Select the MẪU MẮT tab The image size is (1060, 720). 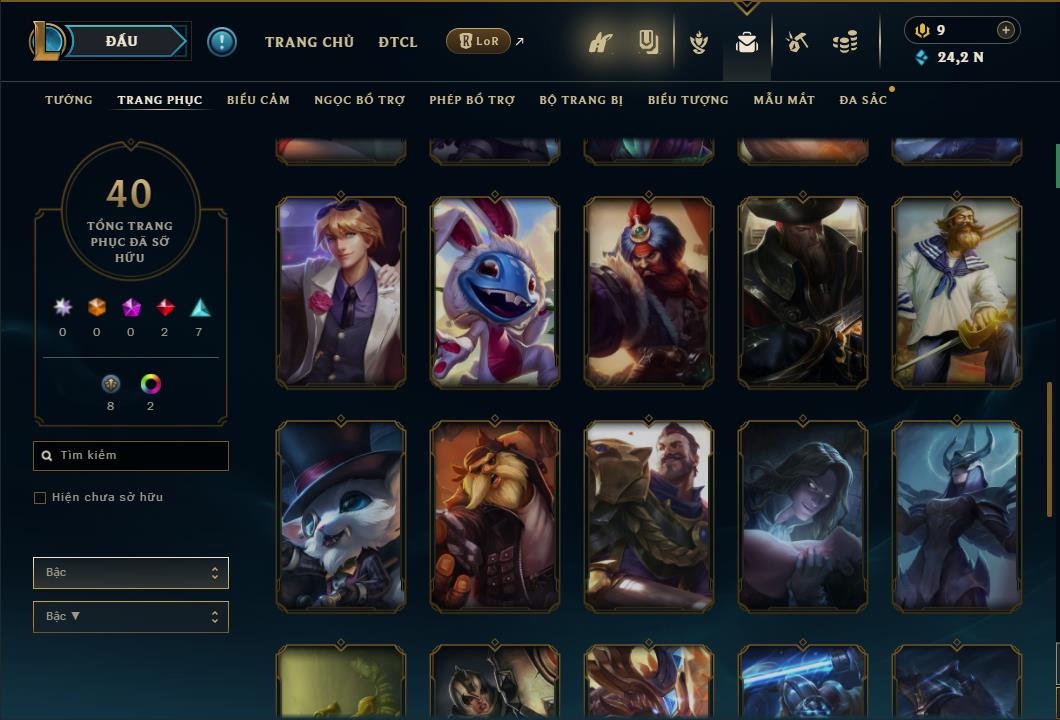pos(784,100)
